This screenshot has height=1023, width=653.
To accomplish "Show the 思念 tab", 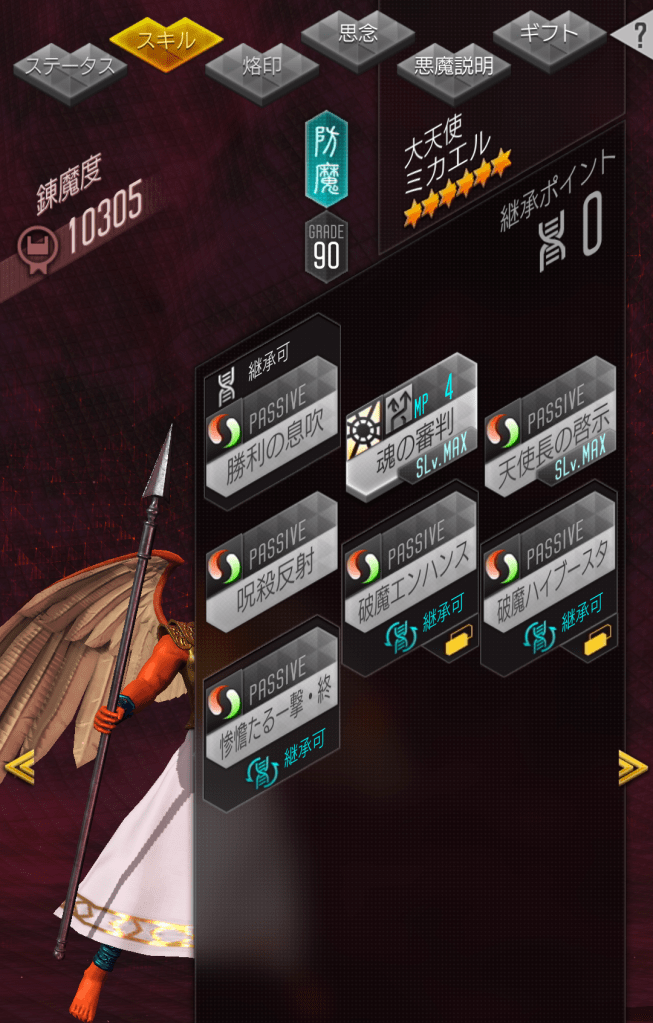I will click(x=358, y=35).
